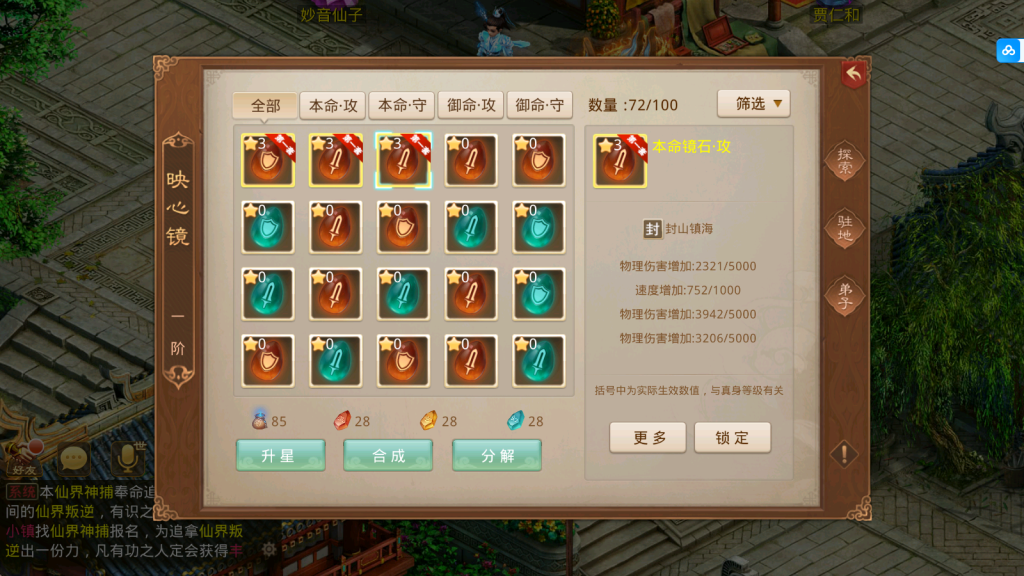Open the chat speech bubble icon
1024x576 pixels.
click(73, 459)
